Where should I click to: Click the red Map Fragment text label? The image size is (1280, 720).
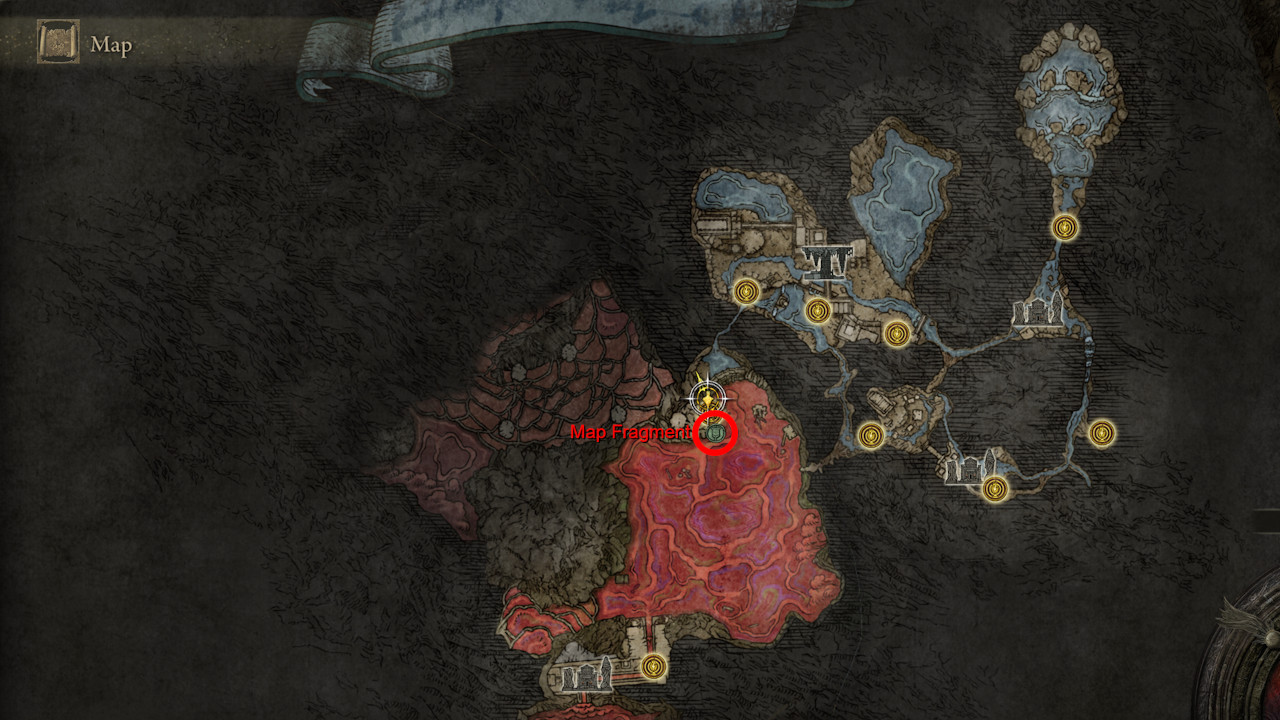tap(632, 434)
